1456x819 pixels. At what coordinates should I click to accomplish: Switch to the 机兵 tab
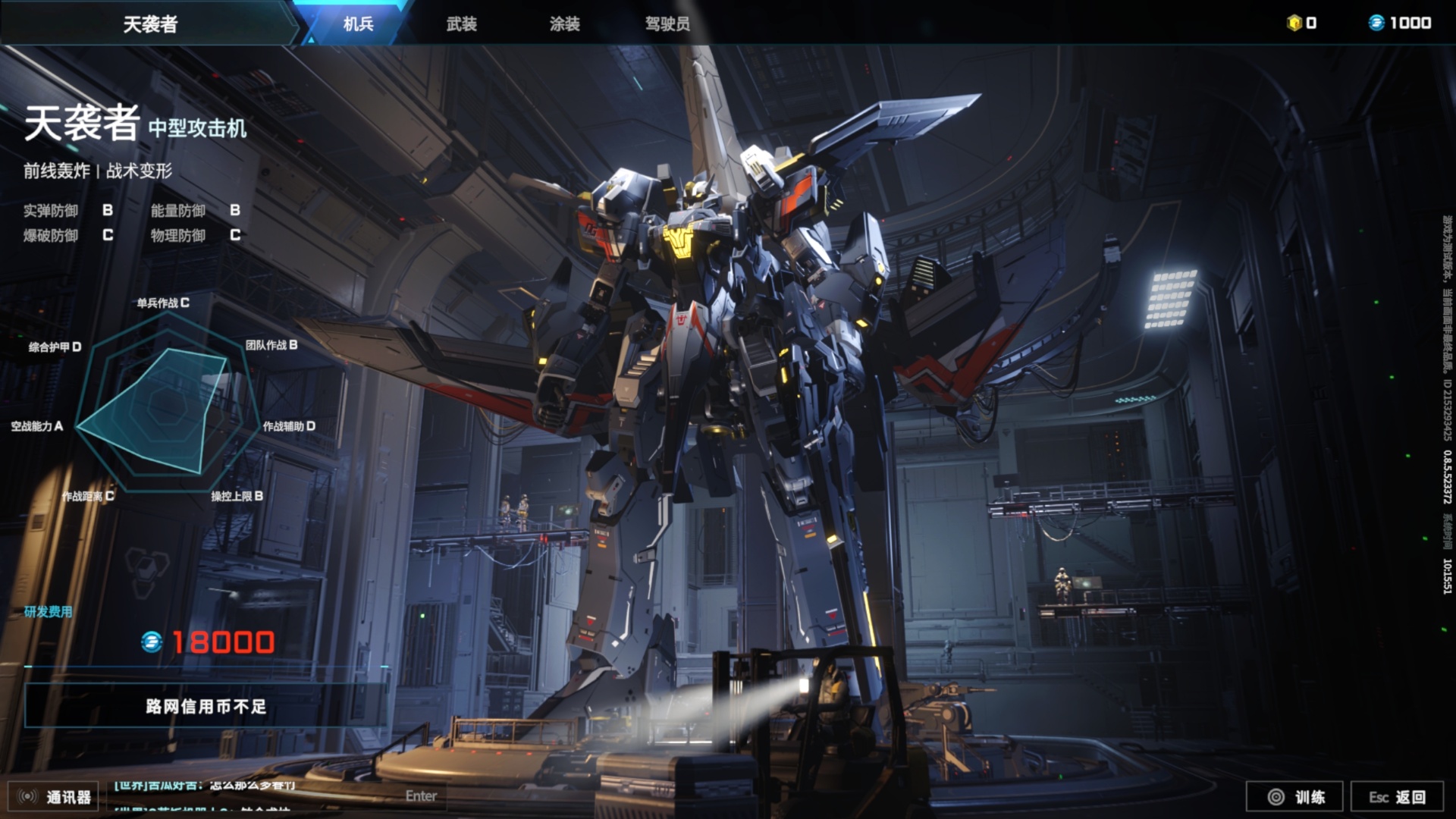[358, 24]
